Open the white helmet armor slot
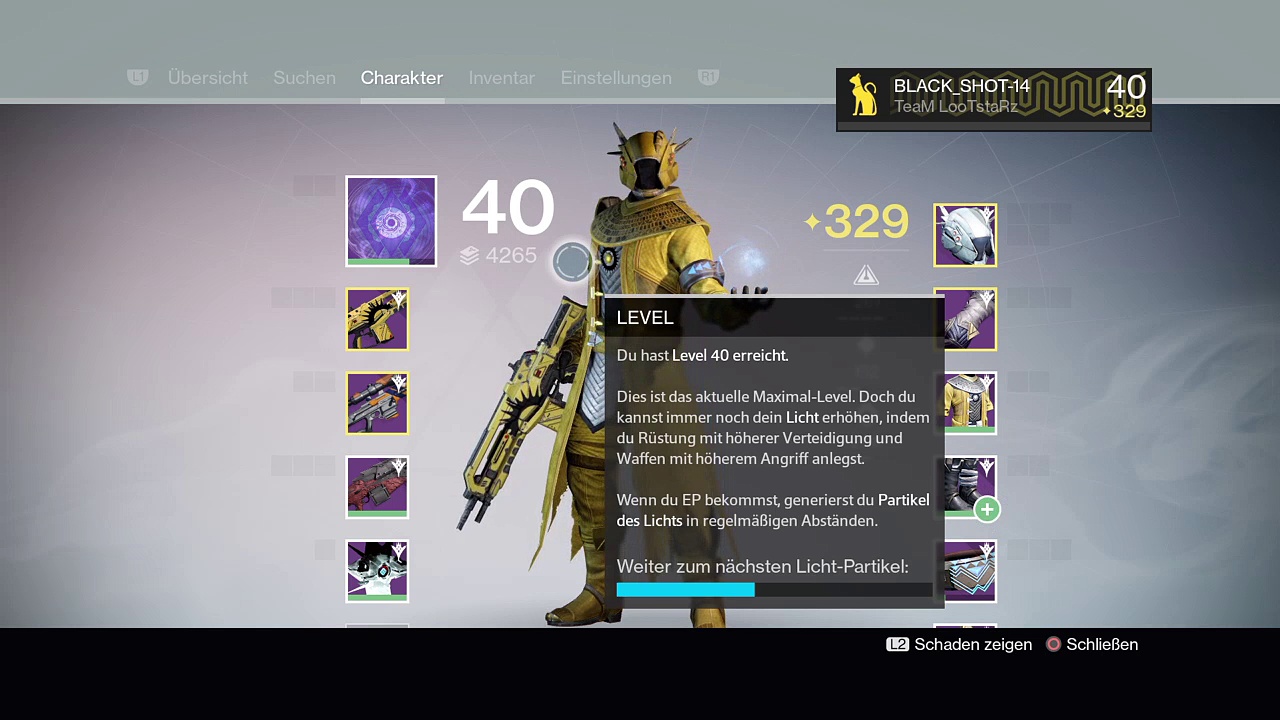The height and width of the screenshot is (720, 1280). tap(965, 235)
